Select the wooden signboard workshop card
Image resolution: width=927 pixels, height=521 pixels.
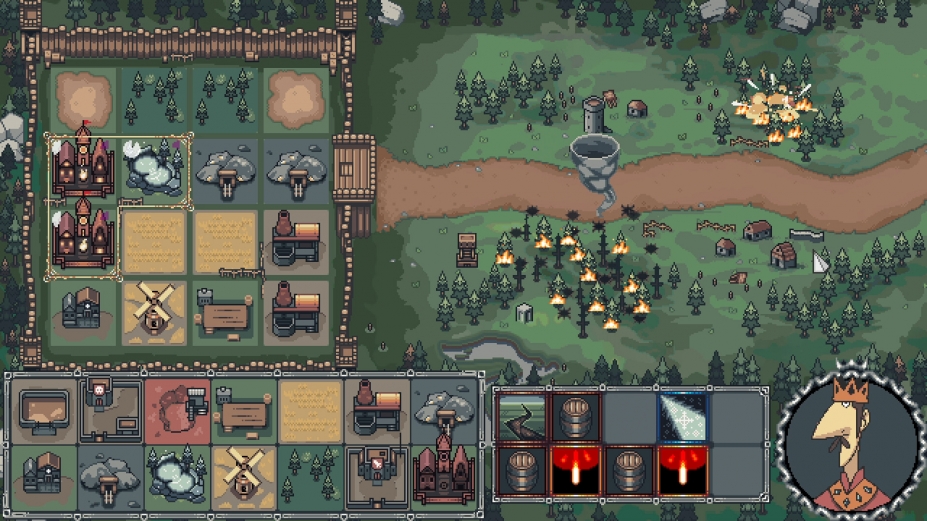pyautogui.click(x=243, y=410)
